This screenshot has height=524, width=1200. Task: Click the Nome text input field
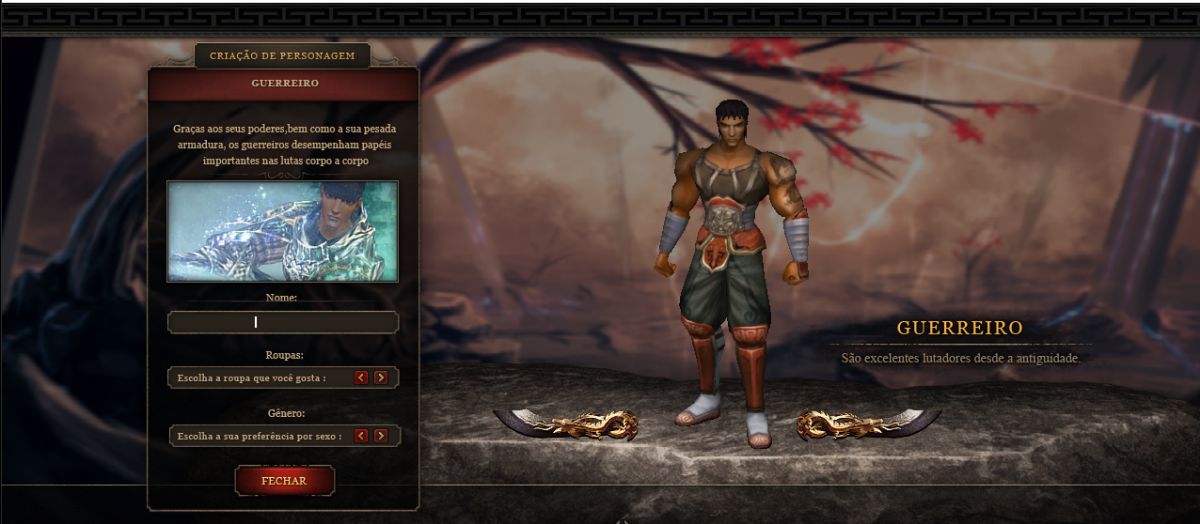pyautogui.click(x=283, y=322)
